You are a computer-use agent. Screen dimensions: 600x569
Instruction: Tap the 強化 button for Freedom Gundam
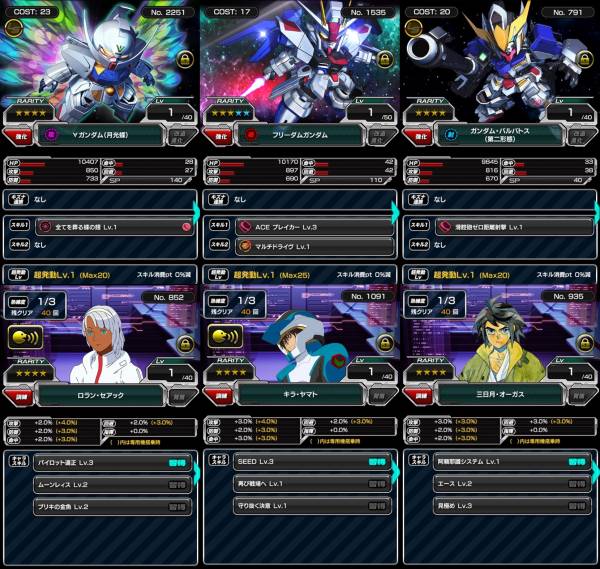click(216, 133)
